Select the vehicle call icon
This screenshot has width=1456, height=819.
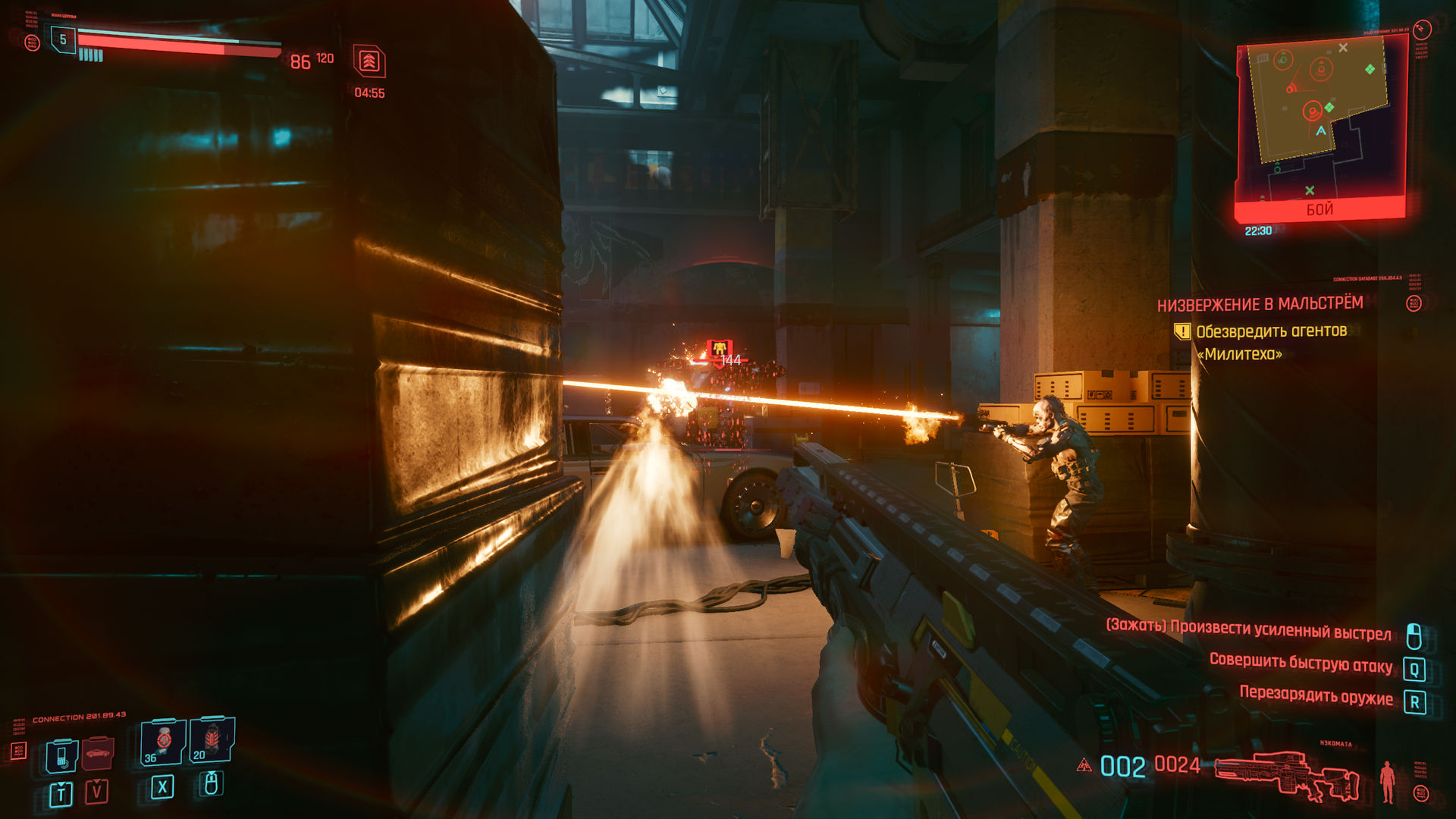pyautogui.click(x=97, y=754)
